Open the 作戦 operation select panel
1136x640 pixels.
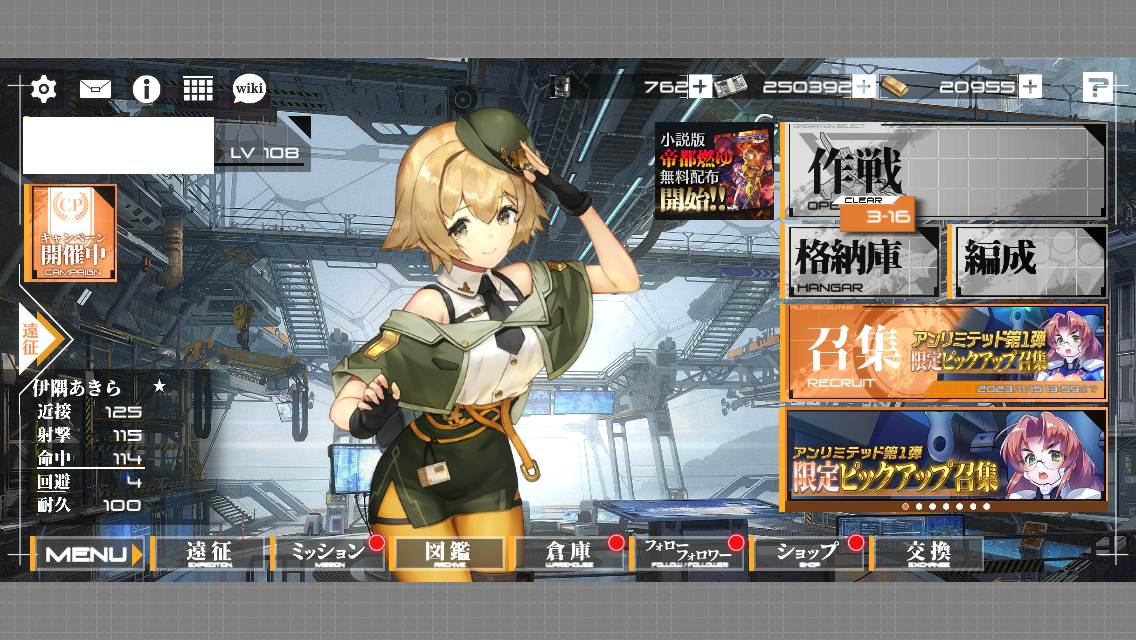pos(945,171)
